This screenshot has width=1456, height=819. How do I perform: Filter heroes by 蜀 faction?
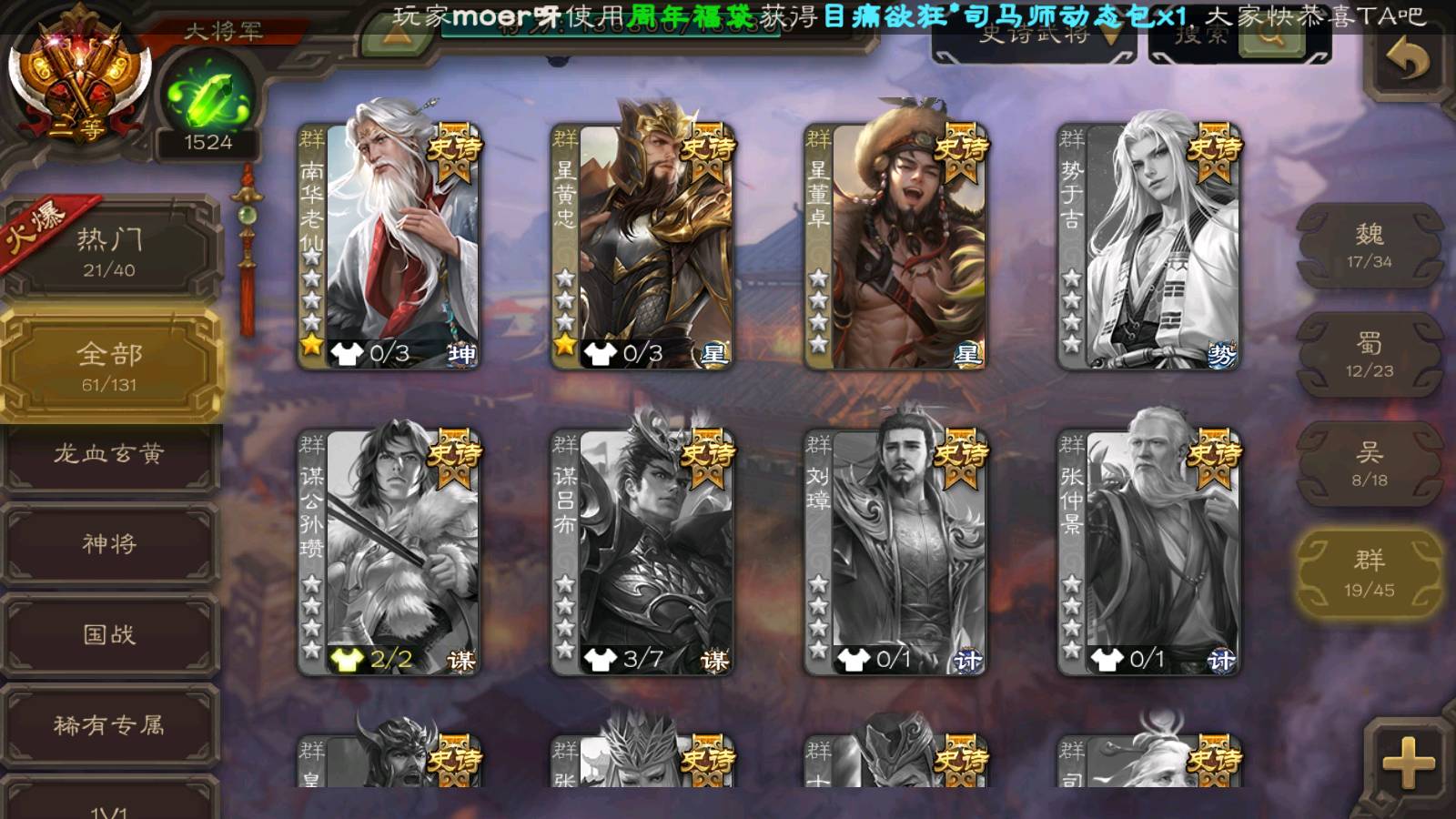point(1369,355)
